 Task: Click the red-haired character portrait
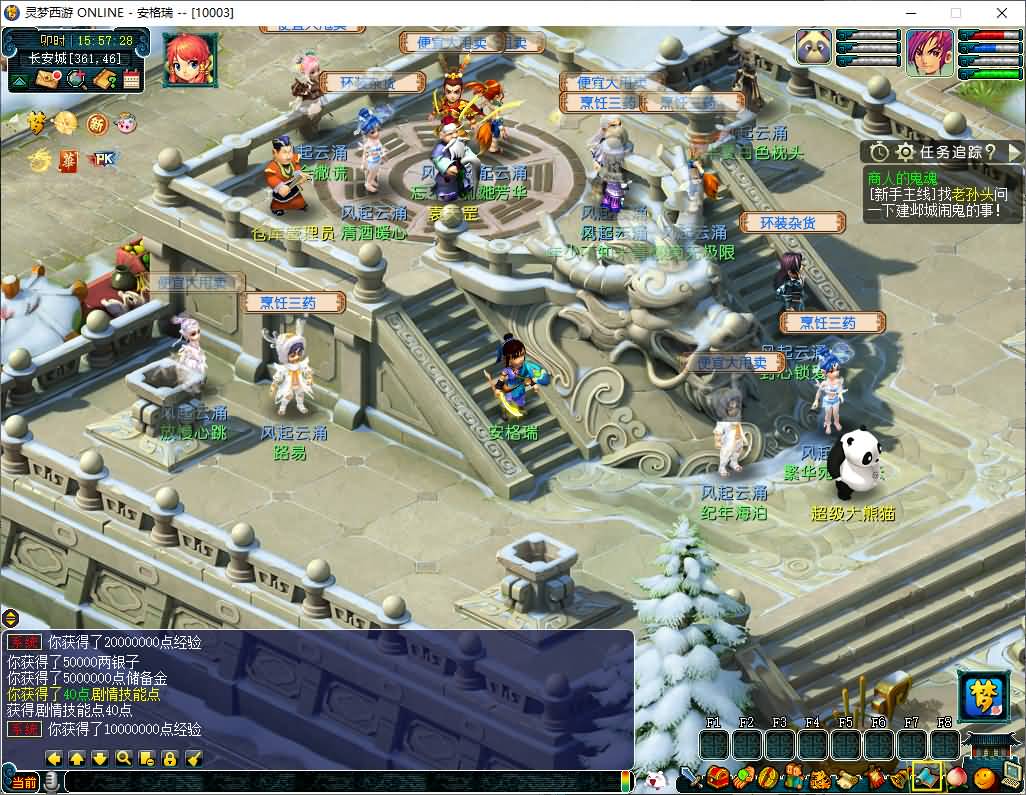[187, 58]
